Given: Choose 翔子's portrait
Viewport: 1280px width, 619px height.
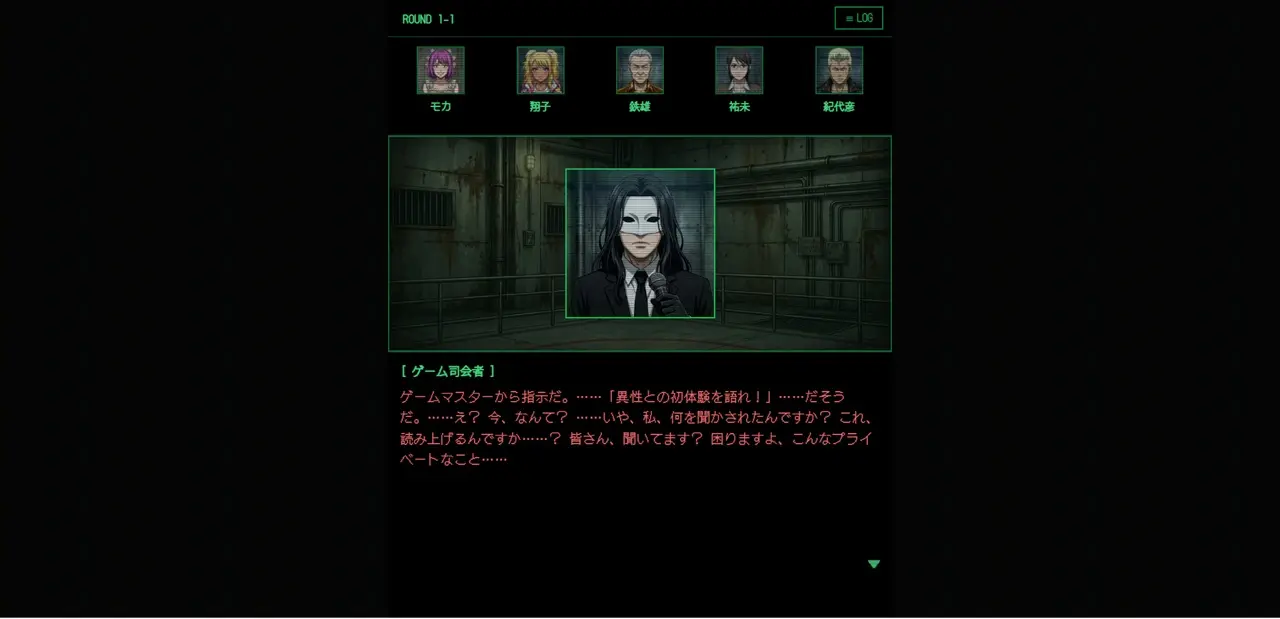Looking at the screenshot, I should [x=540, y=70].
